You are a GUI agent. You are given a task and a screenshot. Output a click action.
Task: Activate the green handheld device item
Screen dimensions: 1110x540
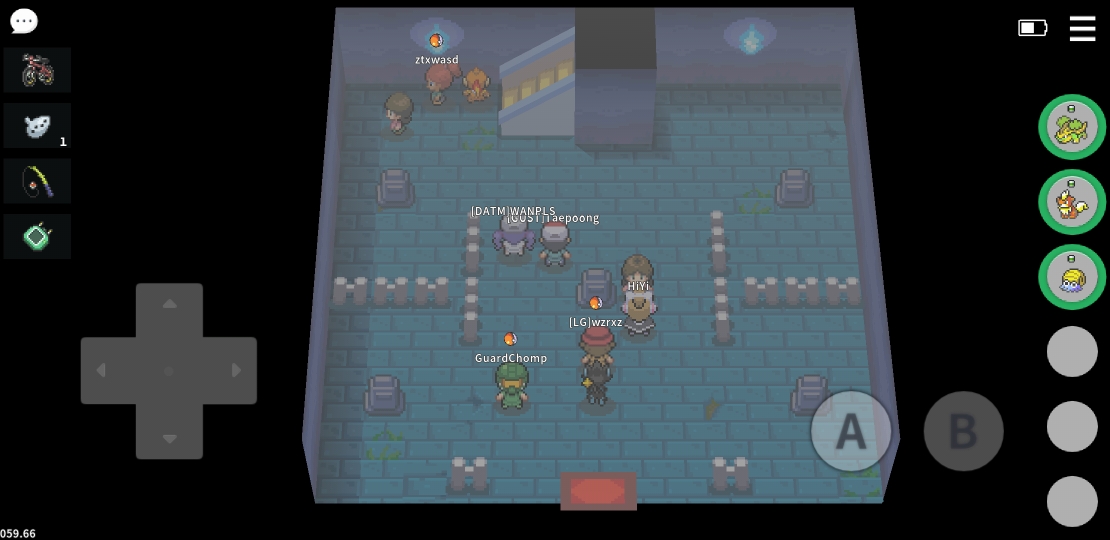point(37,237)
